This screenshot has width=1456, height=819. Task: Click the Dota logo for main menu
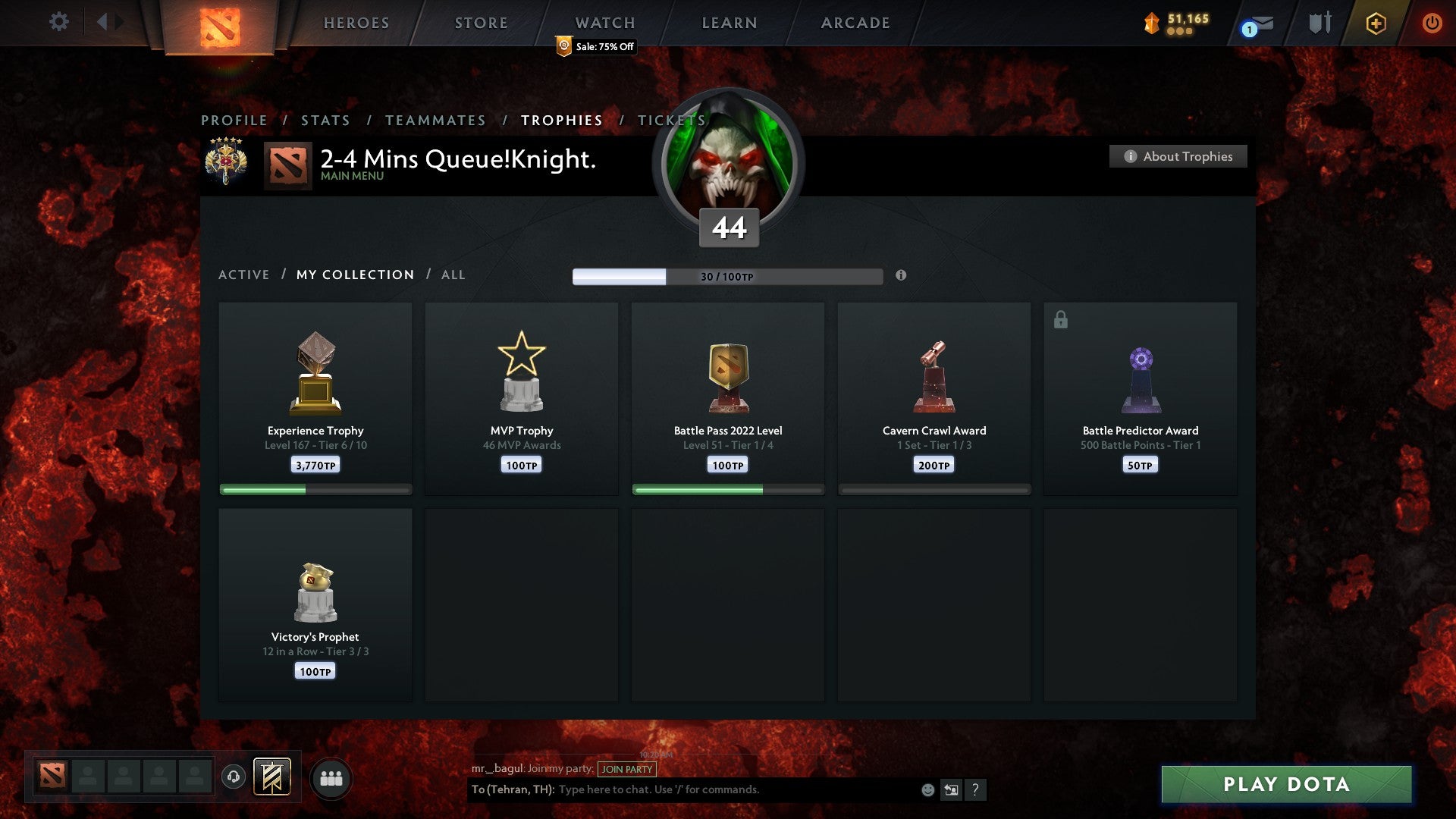220,27
